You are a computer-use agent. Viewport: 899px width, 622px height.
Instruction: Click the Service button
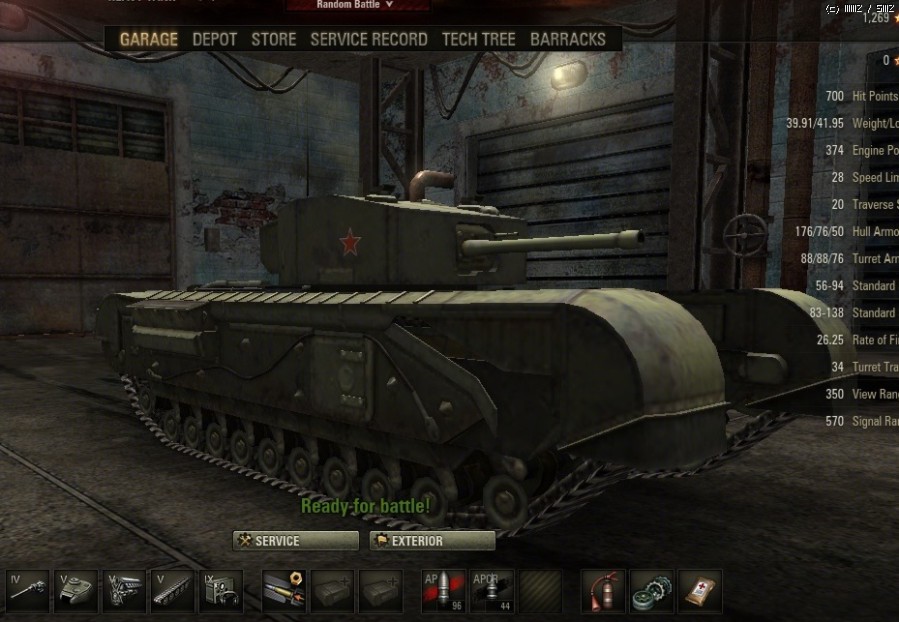[296, 541]
